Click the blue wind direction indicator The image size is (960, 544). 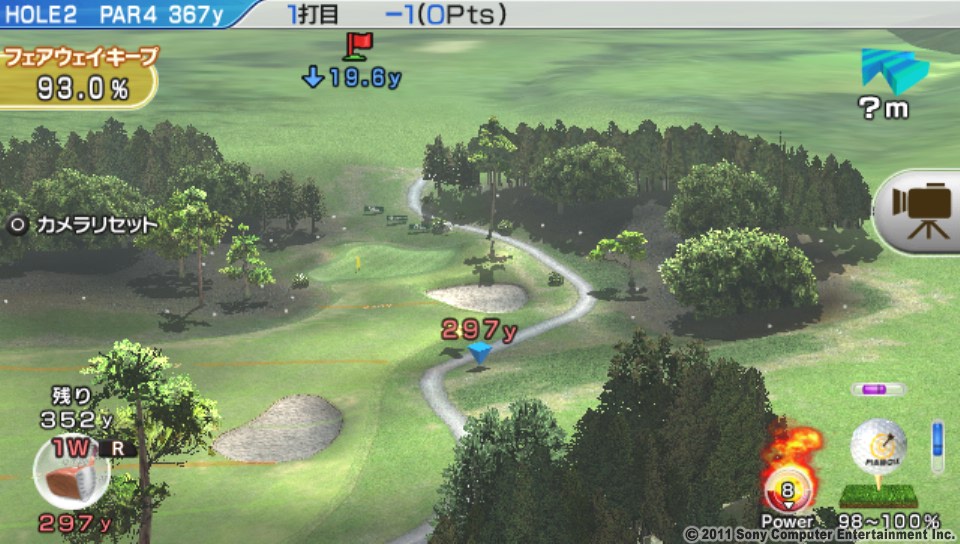coord(893,71)
